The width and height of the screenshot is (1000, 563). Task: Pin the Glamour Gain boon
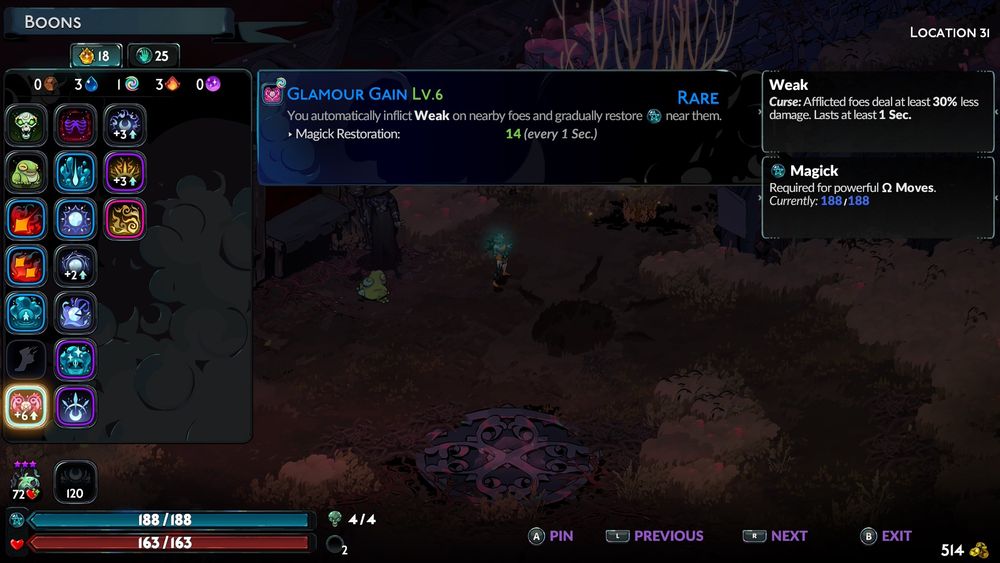pos(551,536)
